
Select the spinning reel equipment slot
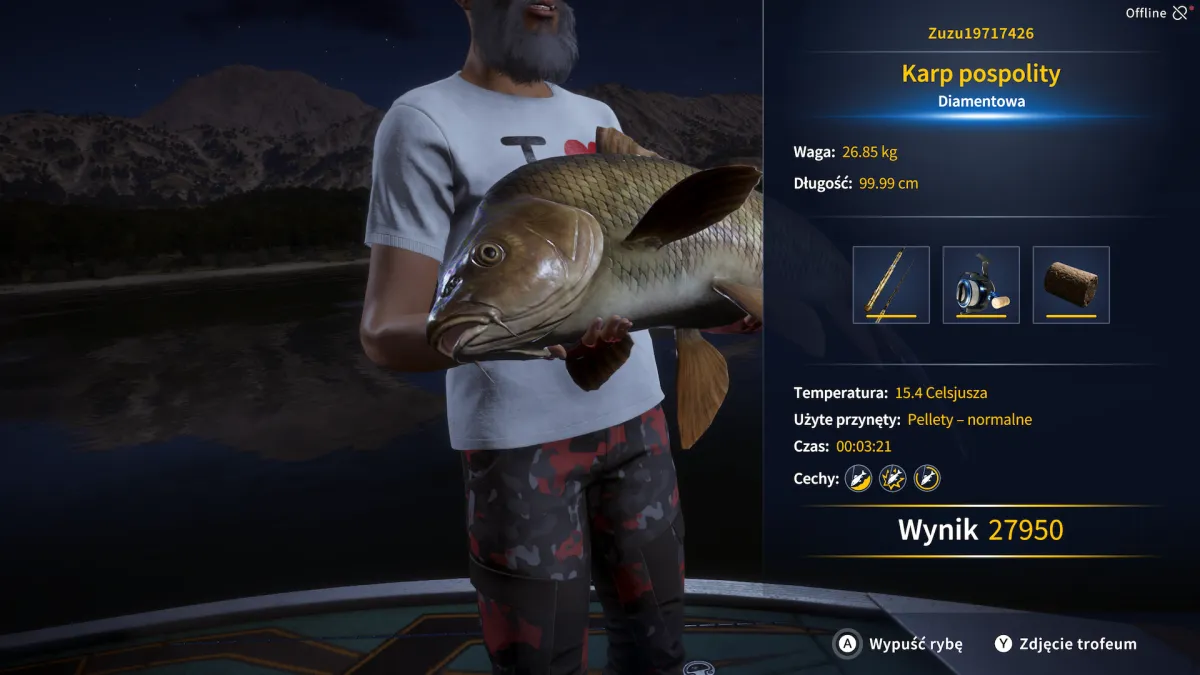click(x=981, y=285)
